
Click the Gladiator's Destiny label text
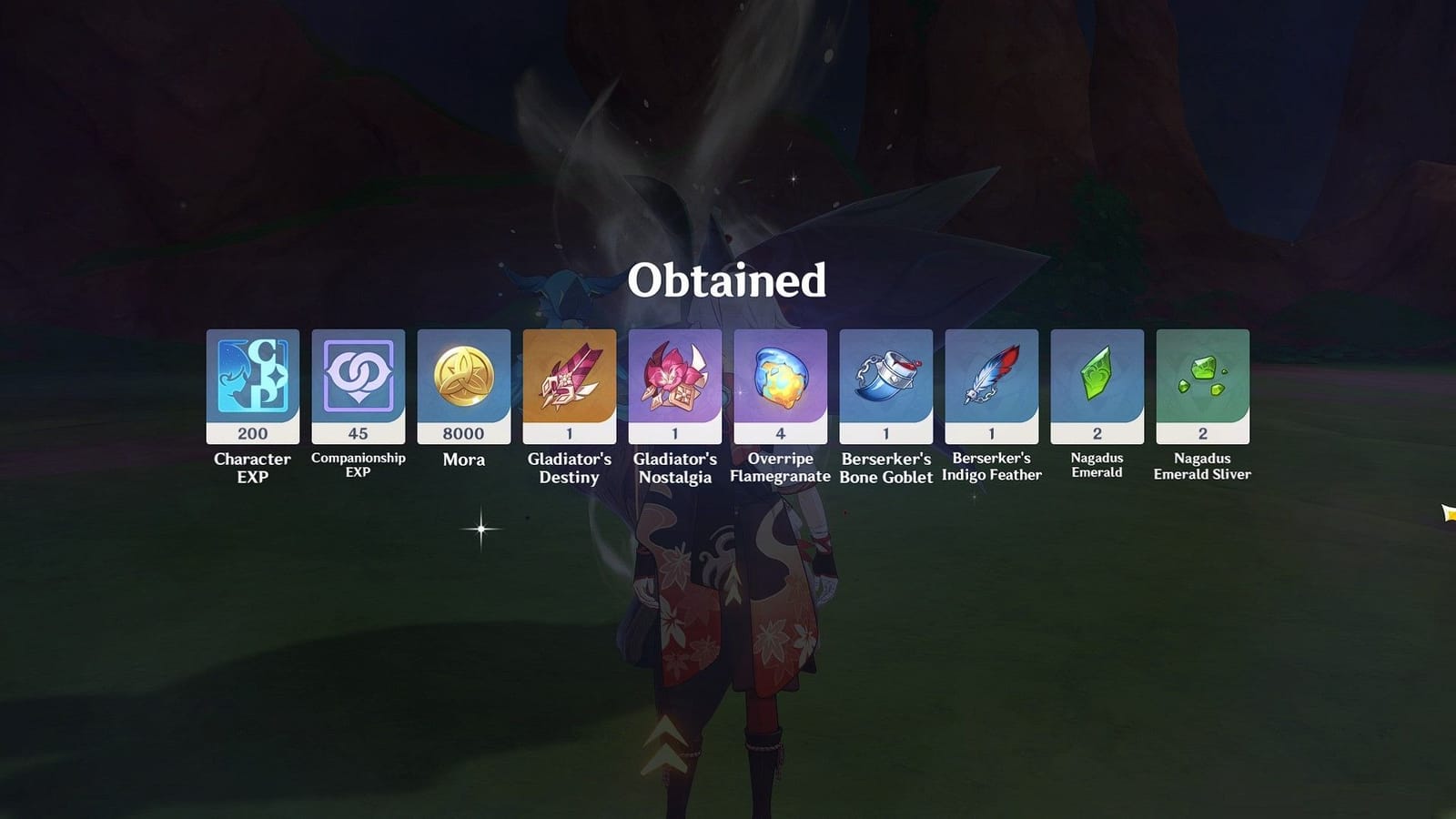coord(569,468)
